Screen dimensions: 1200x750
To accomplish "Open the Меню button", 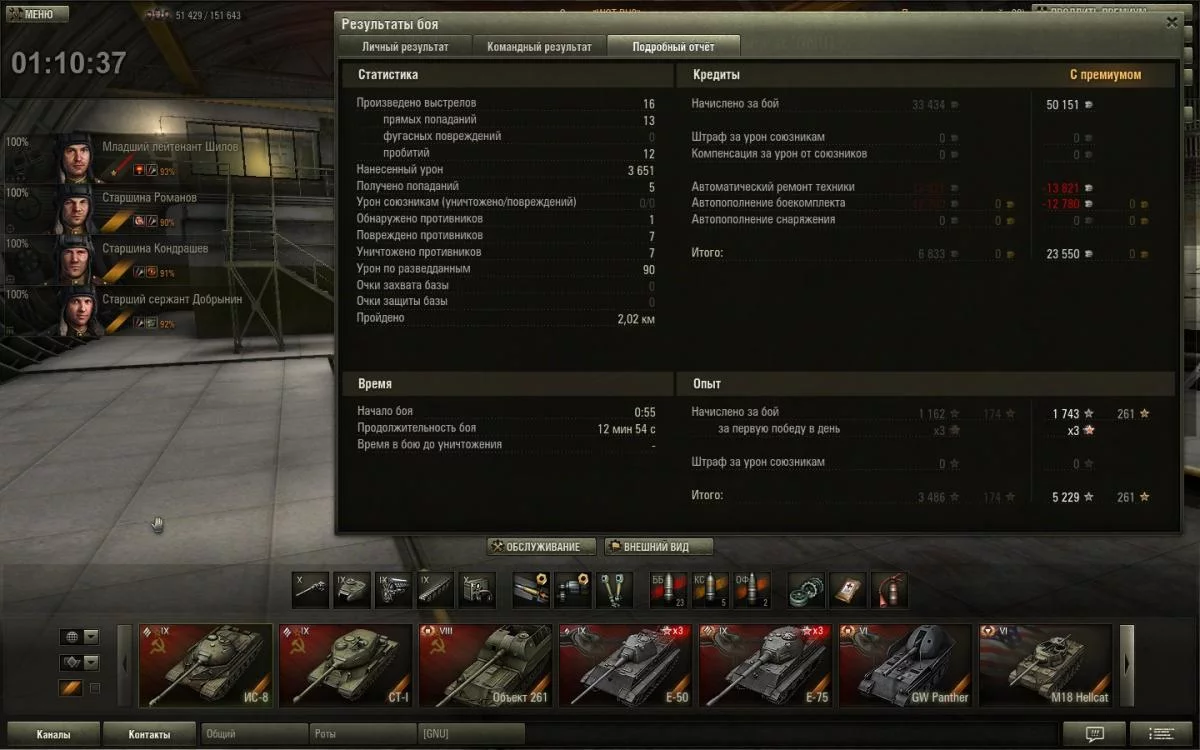I will point(37,15).
